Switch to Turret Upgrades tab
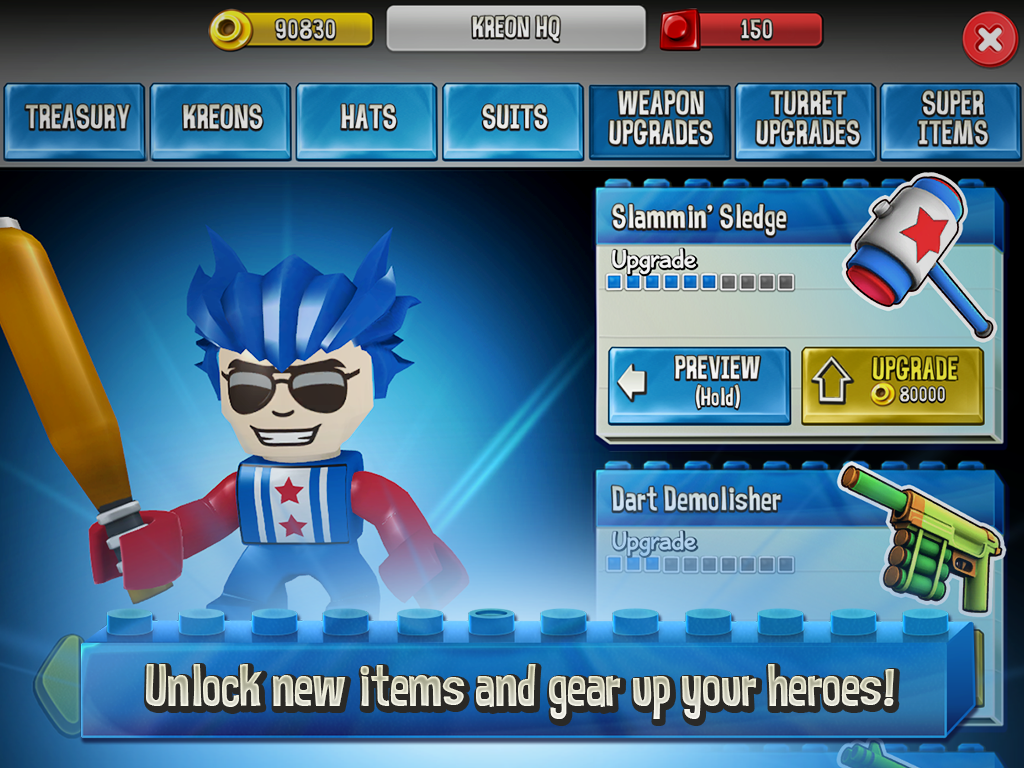 pos(806,120)
